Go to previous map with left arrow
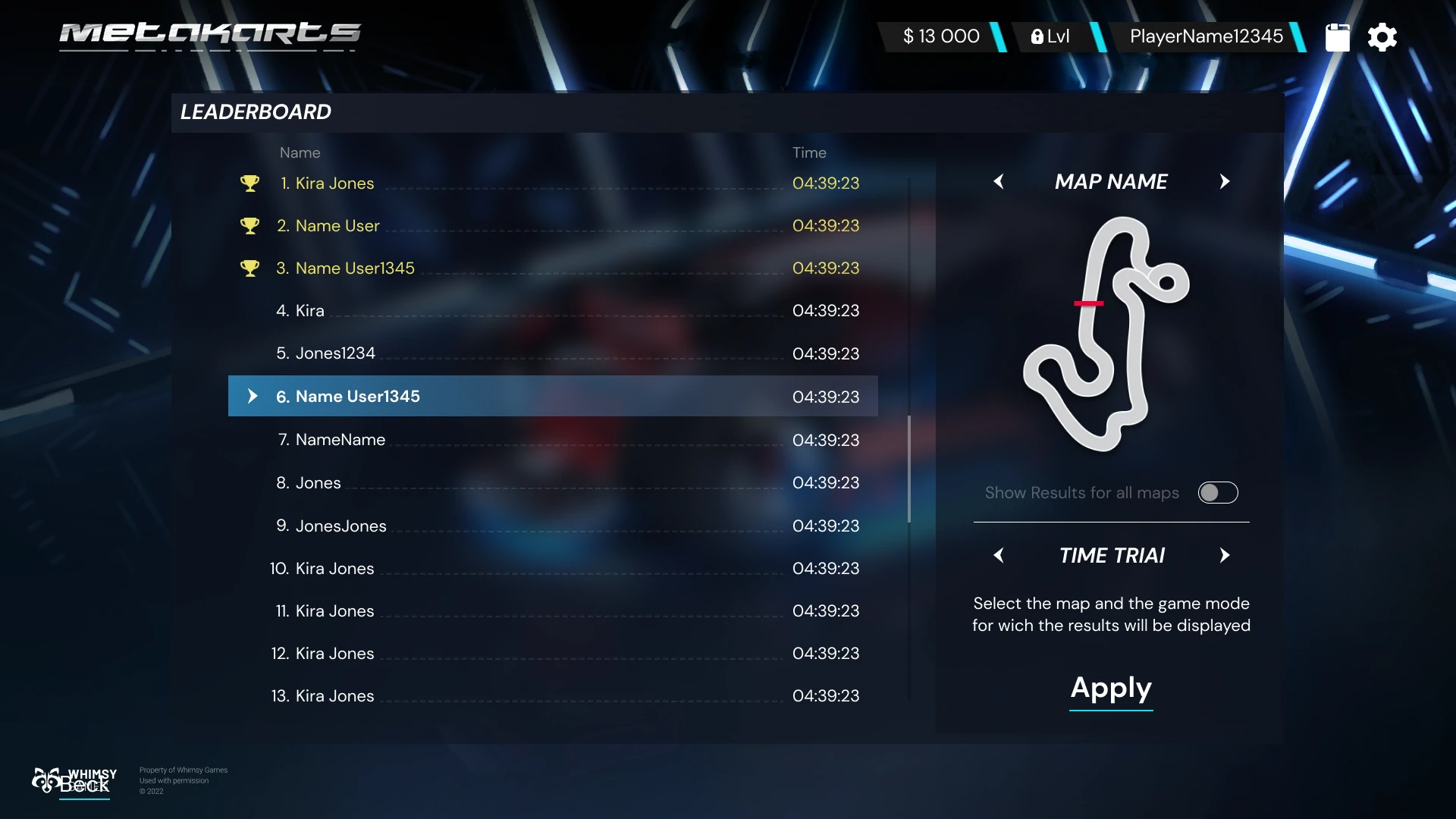The image size is (1456, 819). [999, 182]
